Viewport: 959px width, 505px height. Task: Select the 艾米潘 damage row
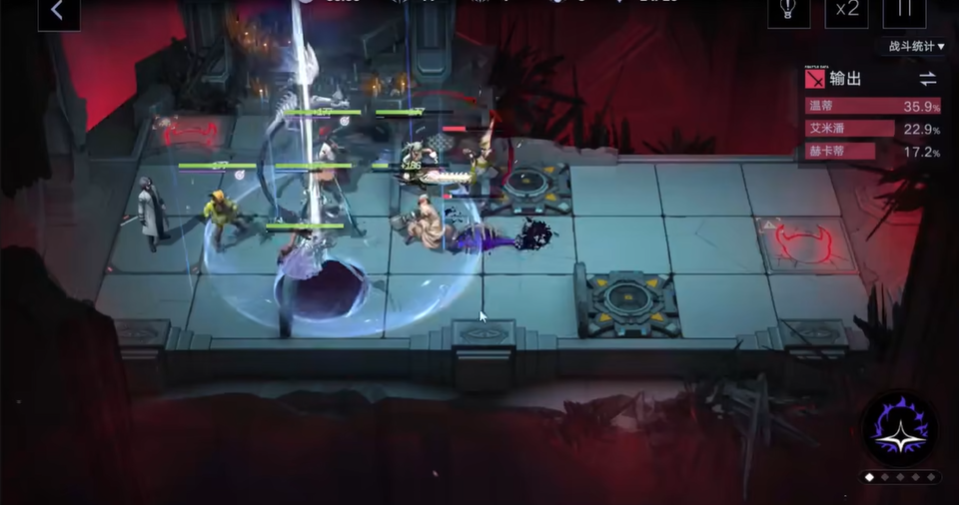pyautogui.click(x=872, y=129)
